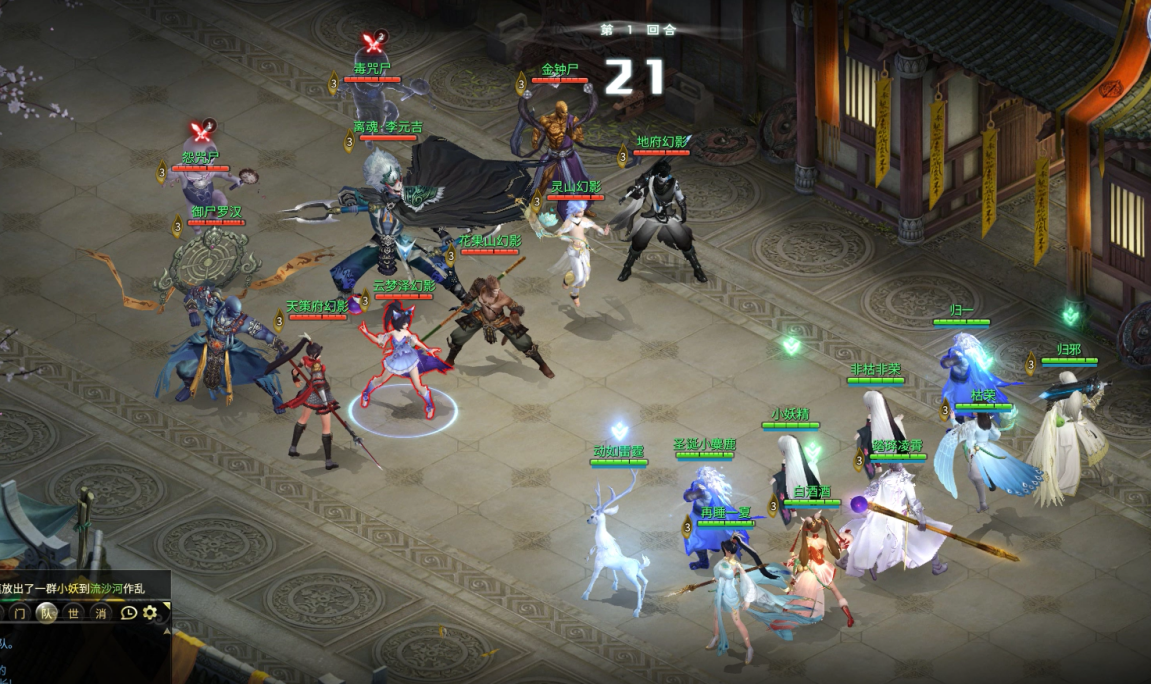Follow the green 流沙河 link in chat

106,588
